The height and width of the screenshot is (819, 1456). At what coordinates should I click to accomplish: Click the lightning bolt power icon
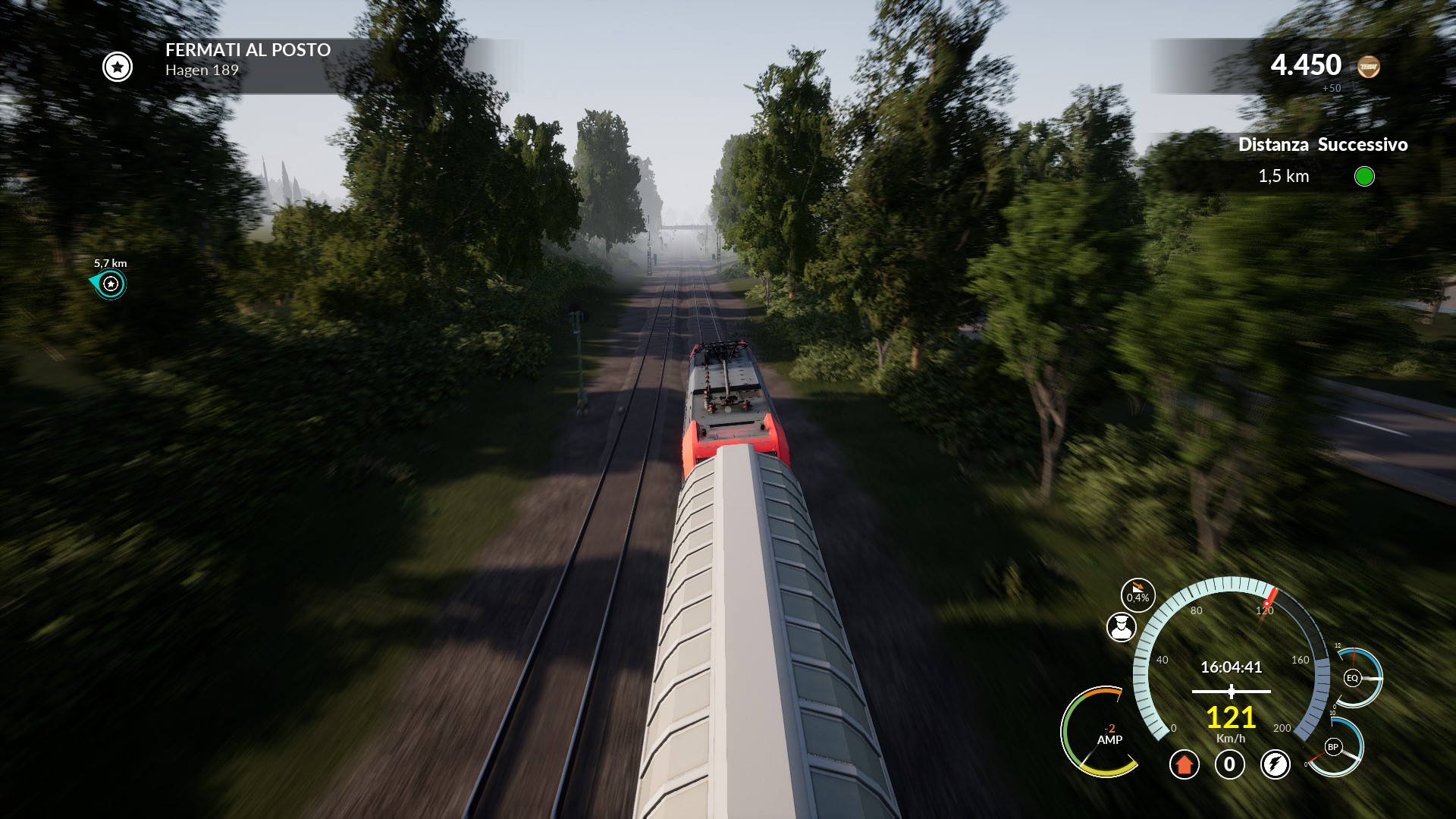[1275, 764]
